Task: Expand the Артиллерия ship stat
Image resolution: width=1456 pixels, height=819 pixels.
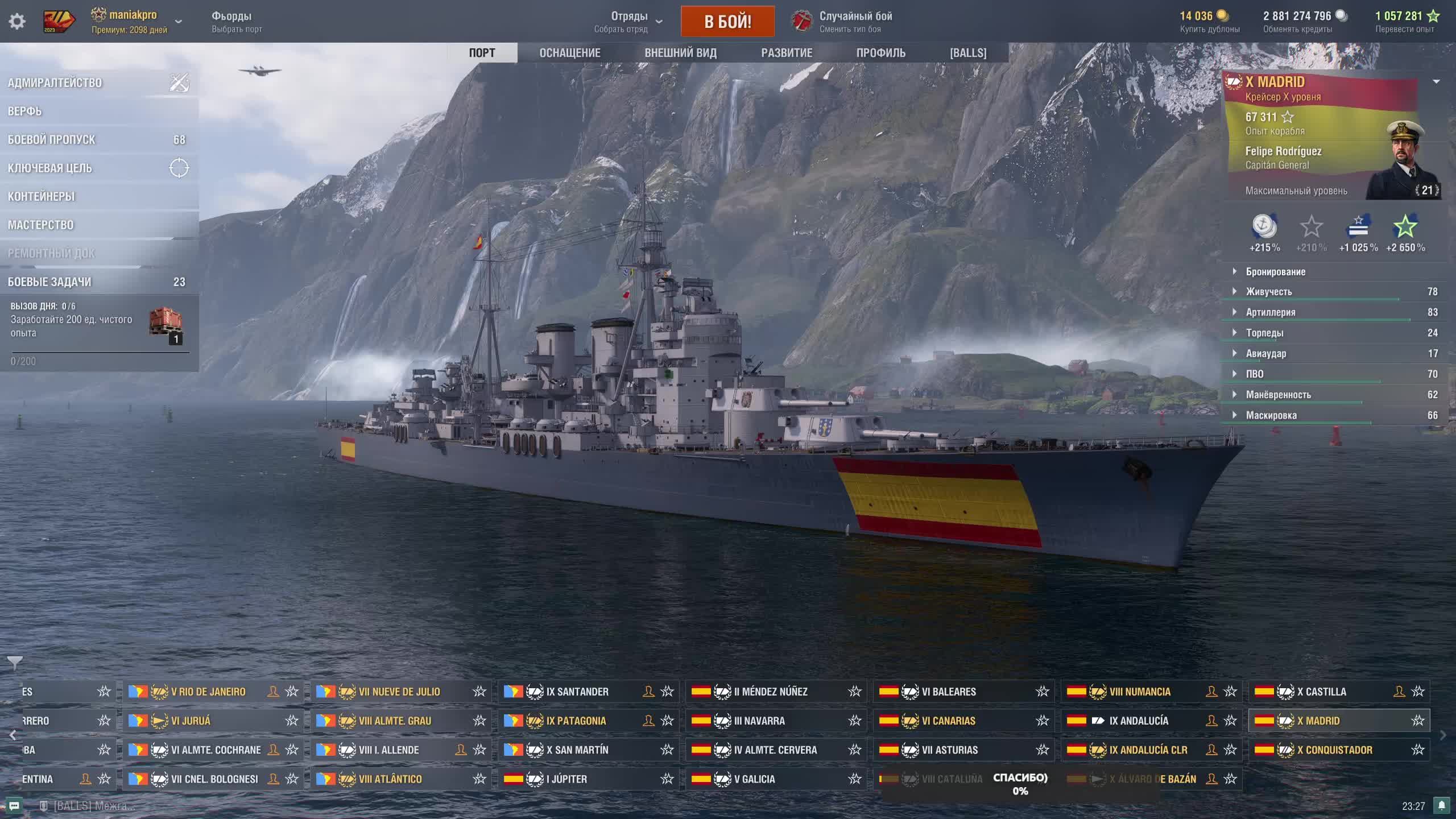Action: point(1271,312)
